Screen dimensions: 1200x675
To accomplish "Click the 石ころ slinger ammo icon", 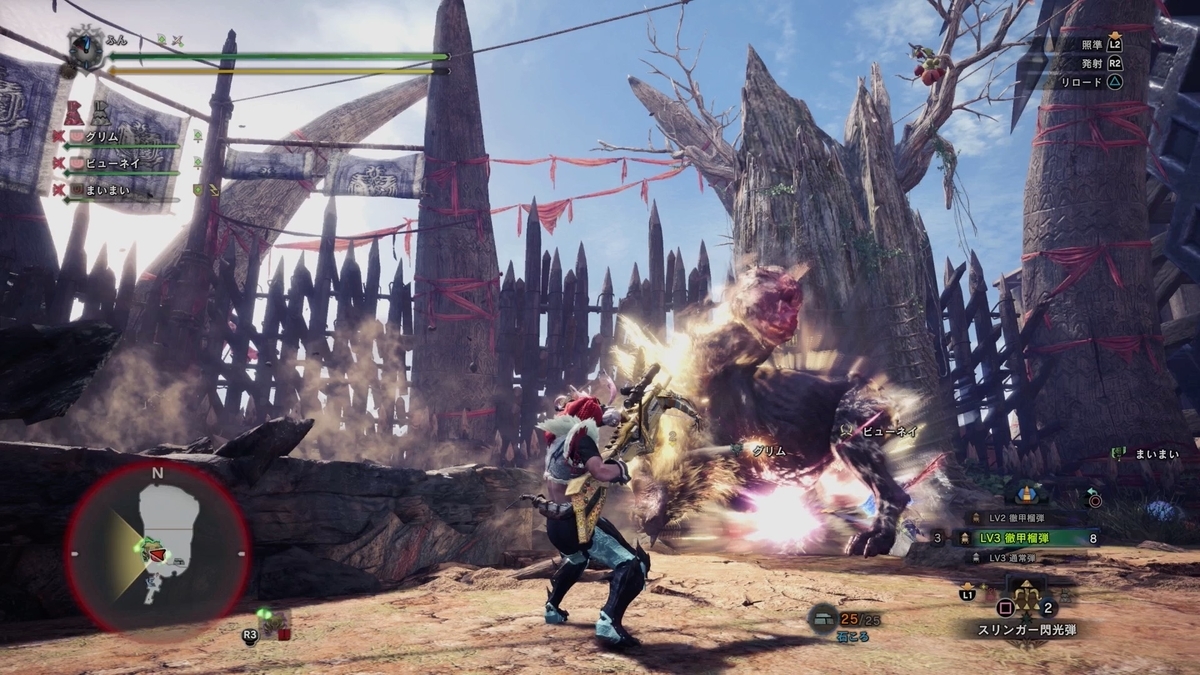I will coord(825,620).
